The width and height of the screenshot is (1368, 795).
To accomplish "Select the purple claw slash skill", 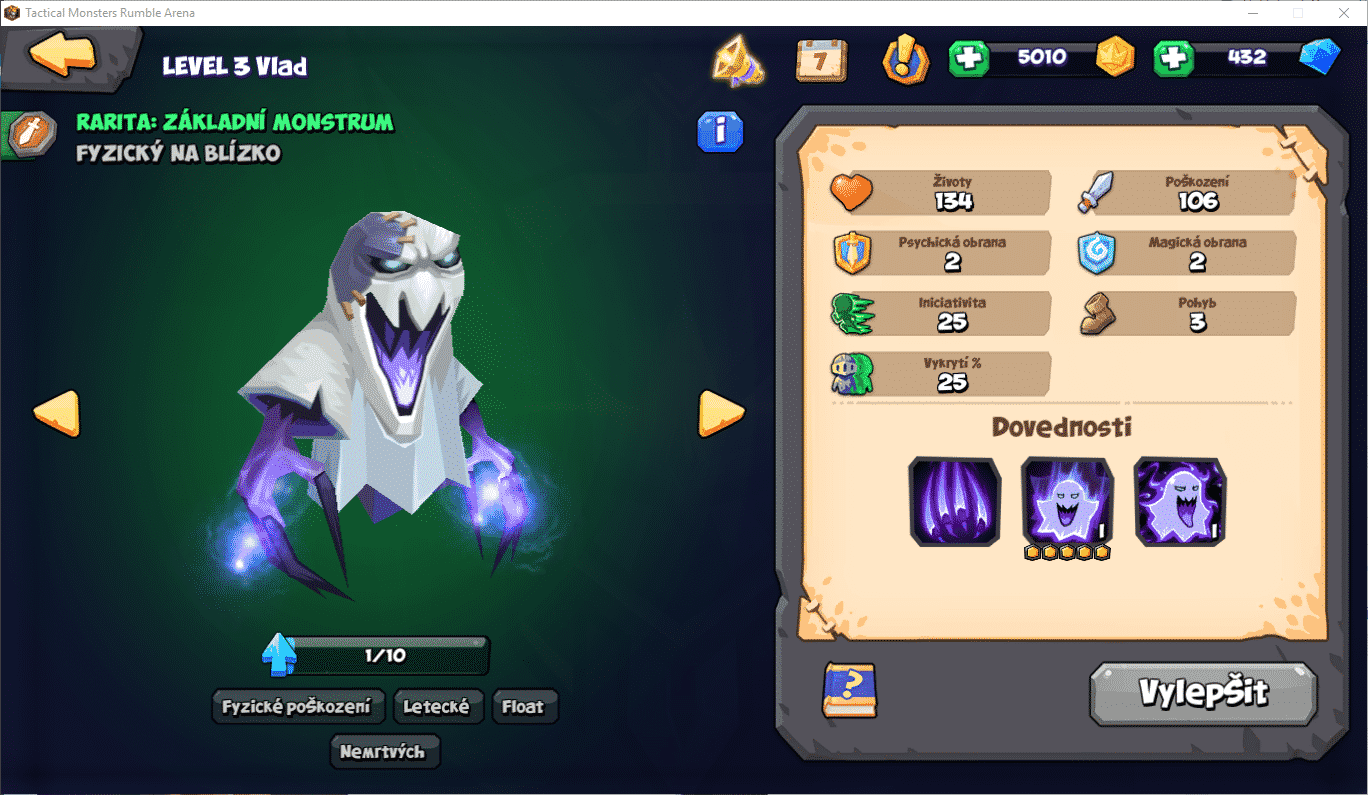I will tap(954, 501).
